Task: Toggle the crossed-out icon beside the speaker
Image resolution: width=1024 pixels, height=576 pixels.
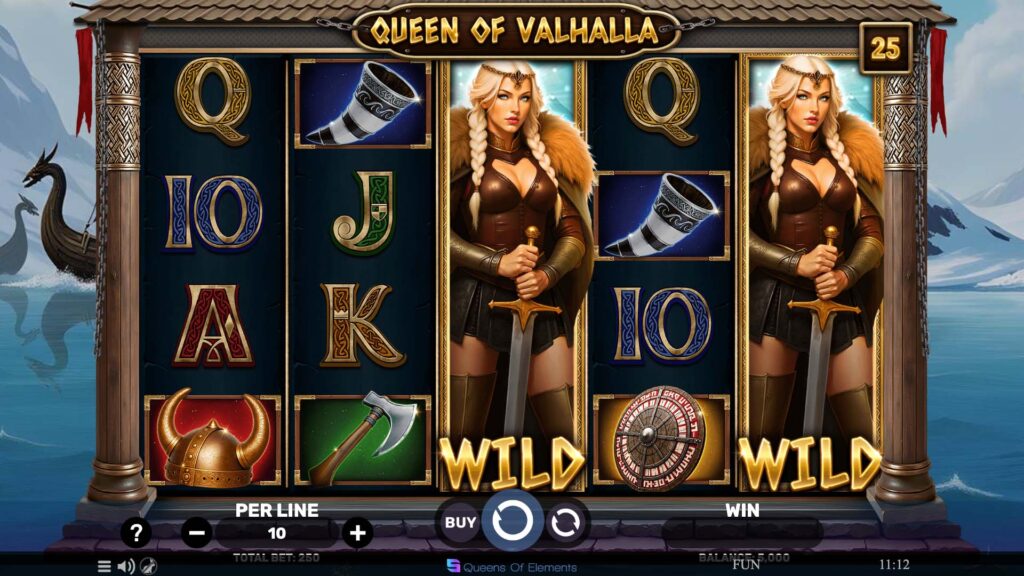Action: tap(148, 566)
